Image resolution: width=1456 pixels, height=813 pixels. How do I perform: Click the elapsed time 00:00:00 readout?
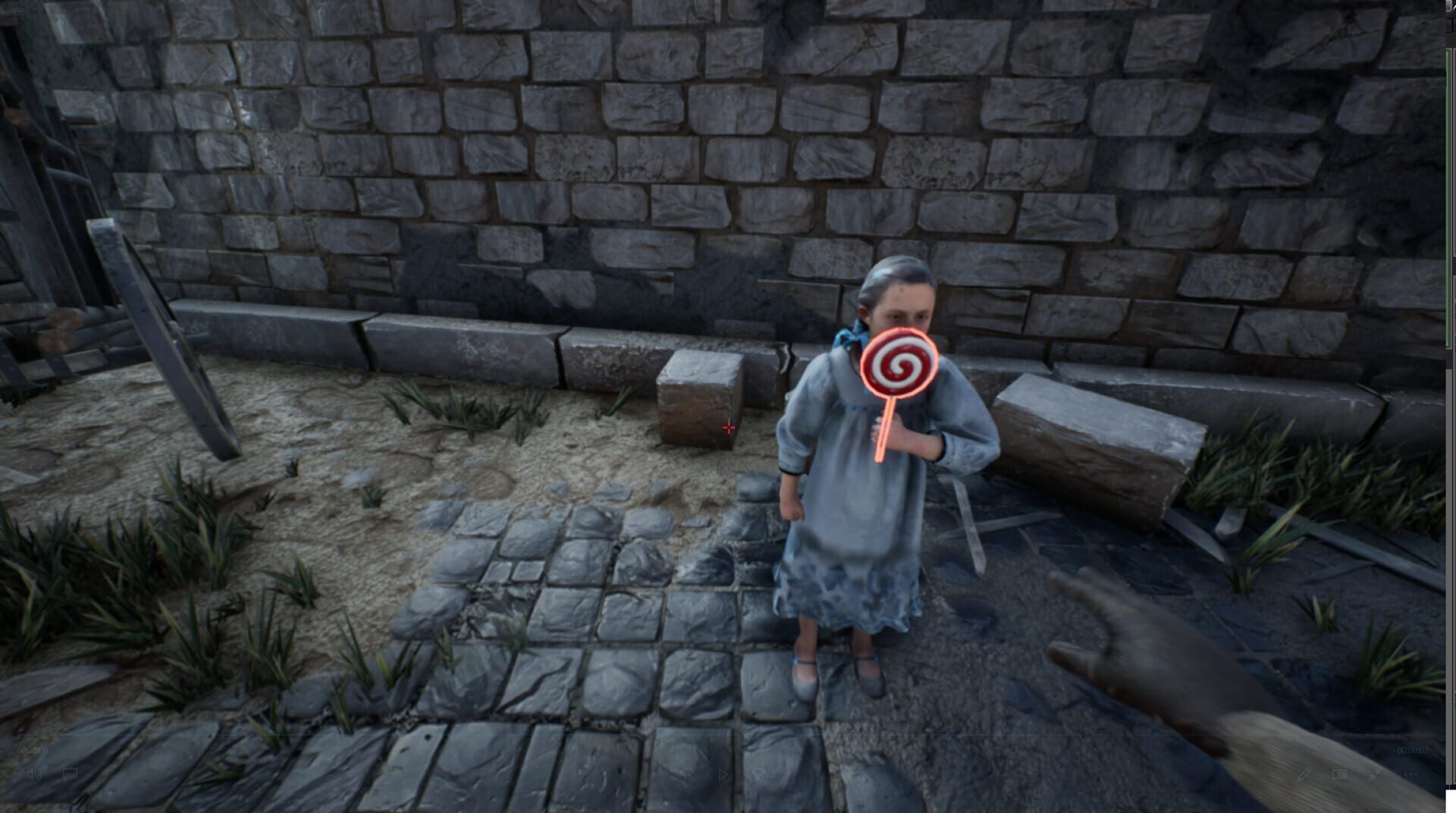pos(32,749)
